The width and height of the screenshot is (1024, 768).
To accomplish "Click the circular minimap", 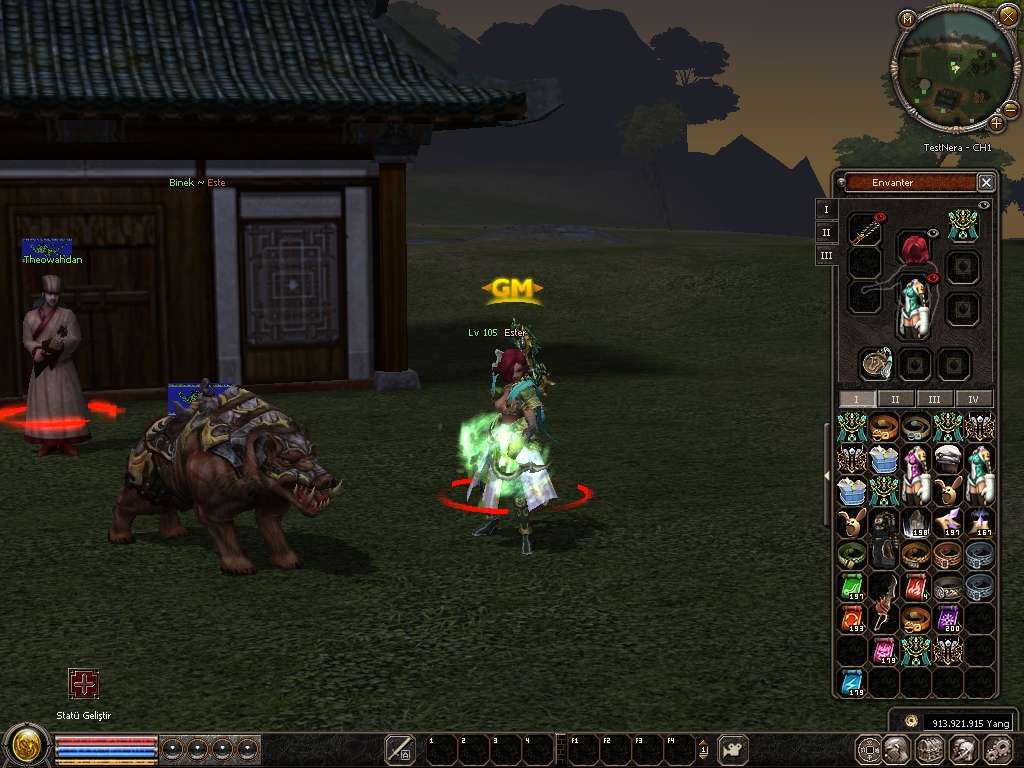I will click(x=955, y=68).
